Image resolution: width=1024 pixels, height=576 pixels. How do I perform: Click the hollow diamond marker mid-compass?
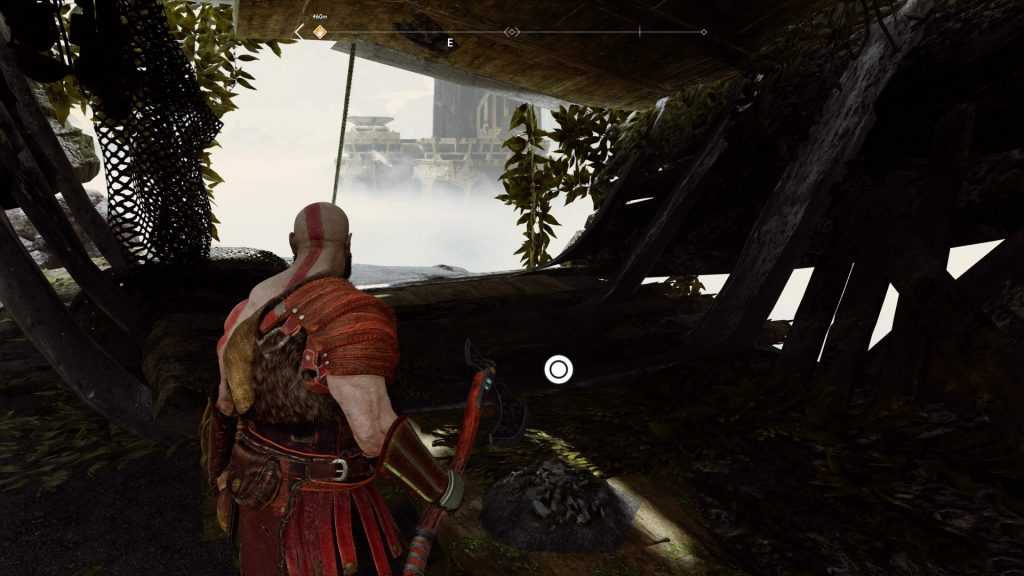[512, 32]
